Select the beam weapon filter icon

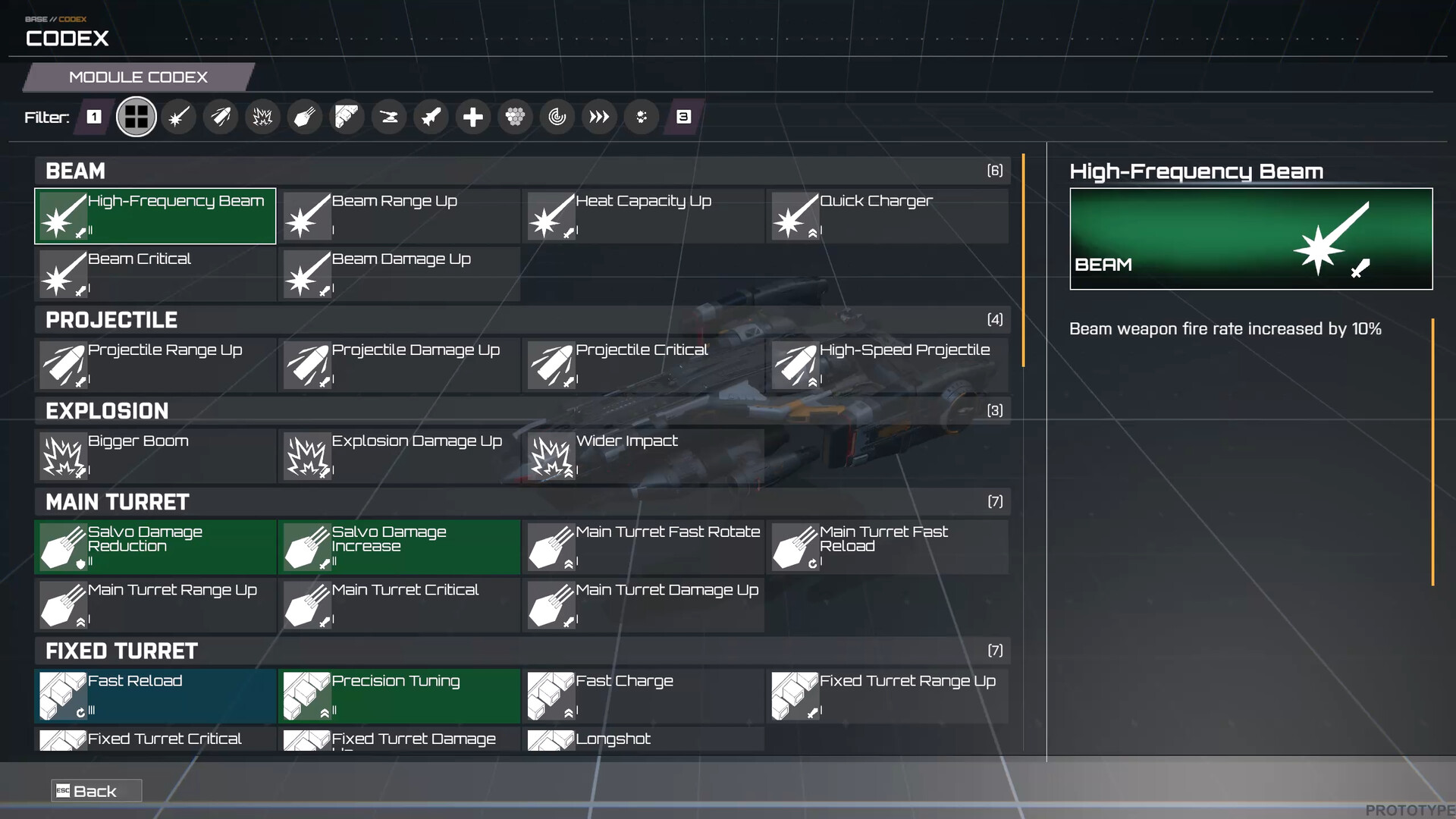(179, 117)
